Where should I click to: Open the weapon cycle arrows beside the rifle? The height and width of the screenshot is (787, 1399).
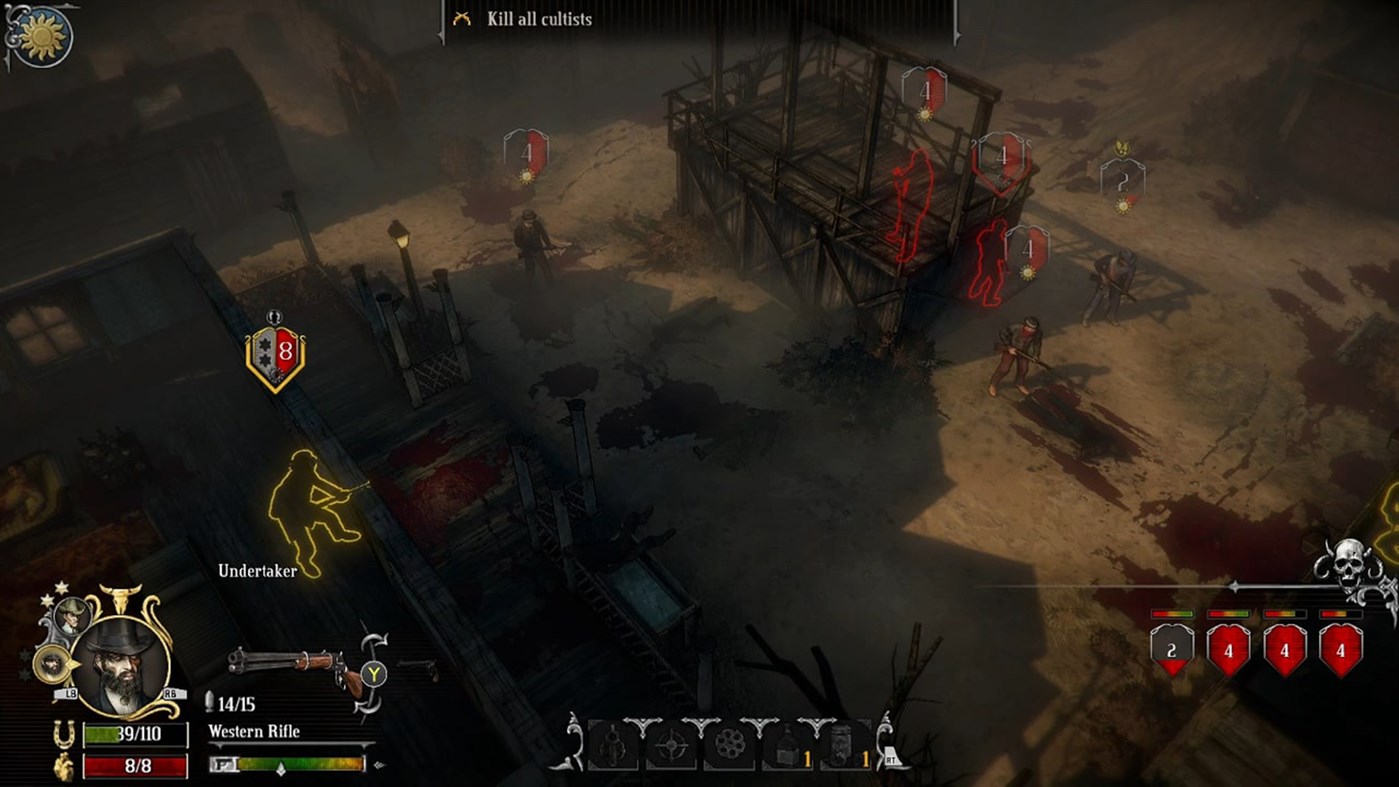point(372,671)
